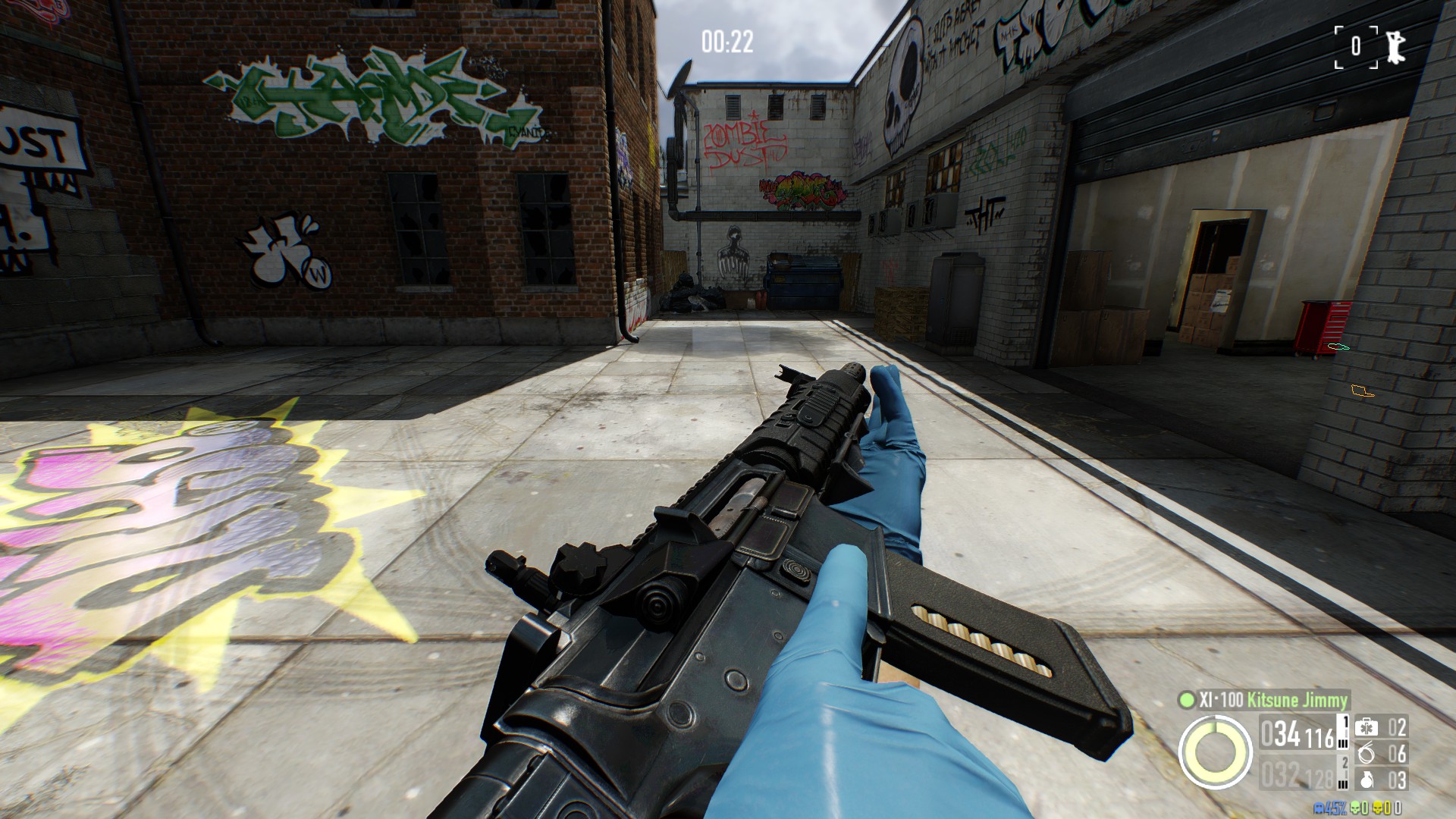Select the medic bag equipment icon showing 02

click(1367, 726)
